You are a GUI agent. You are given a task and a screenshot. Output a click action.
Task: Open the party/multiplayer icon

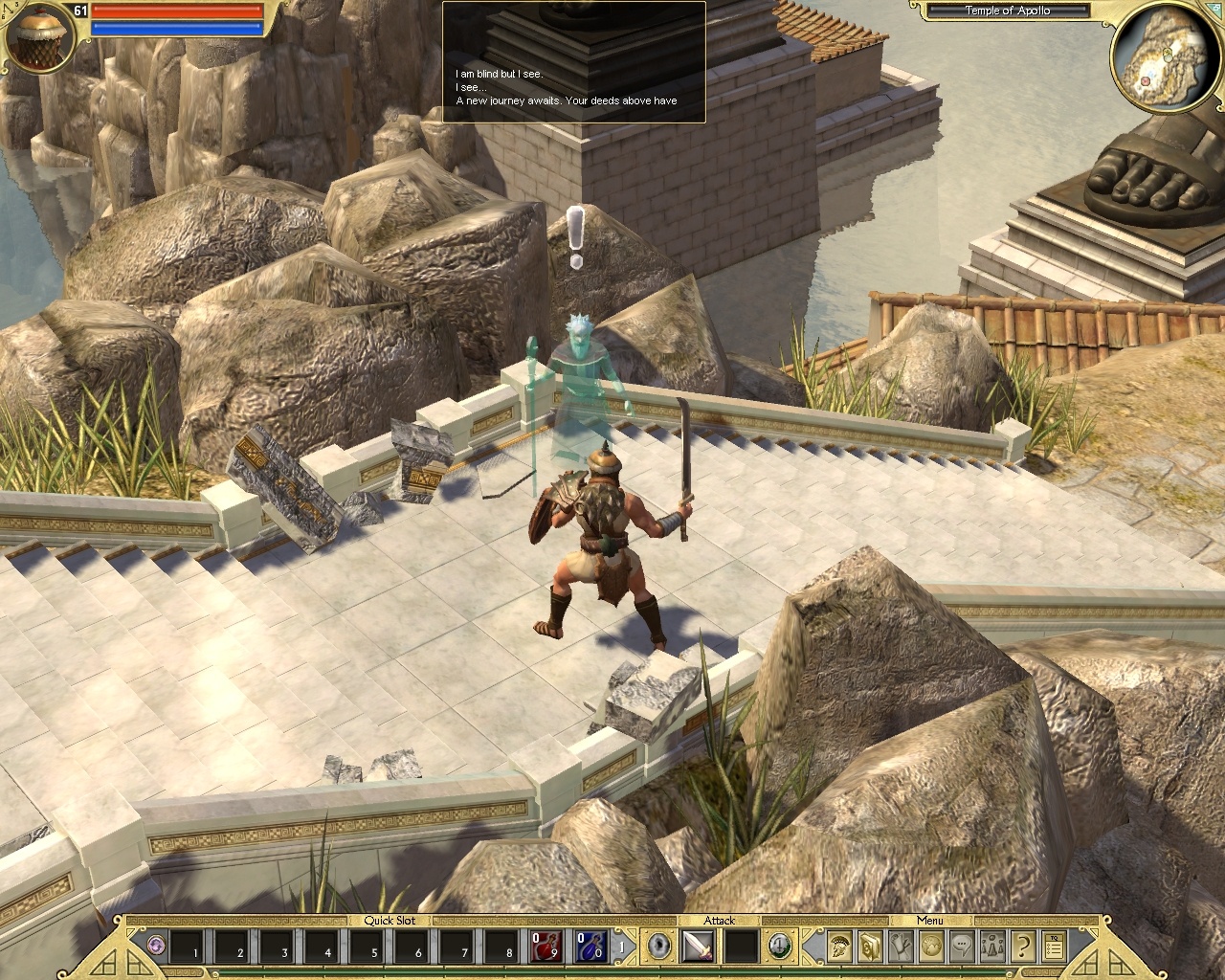click(x=992, y=946)
